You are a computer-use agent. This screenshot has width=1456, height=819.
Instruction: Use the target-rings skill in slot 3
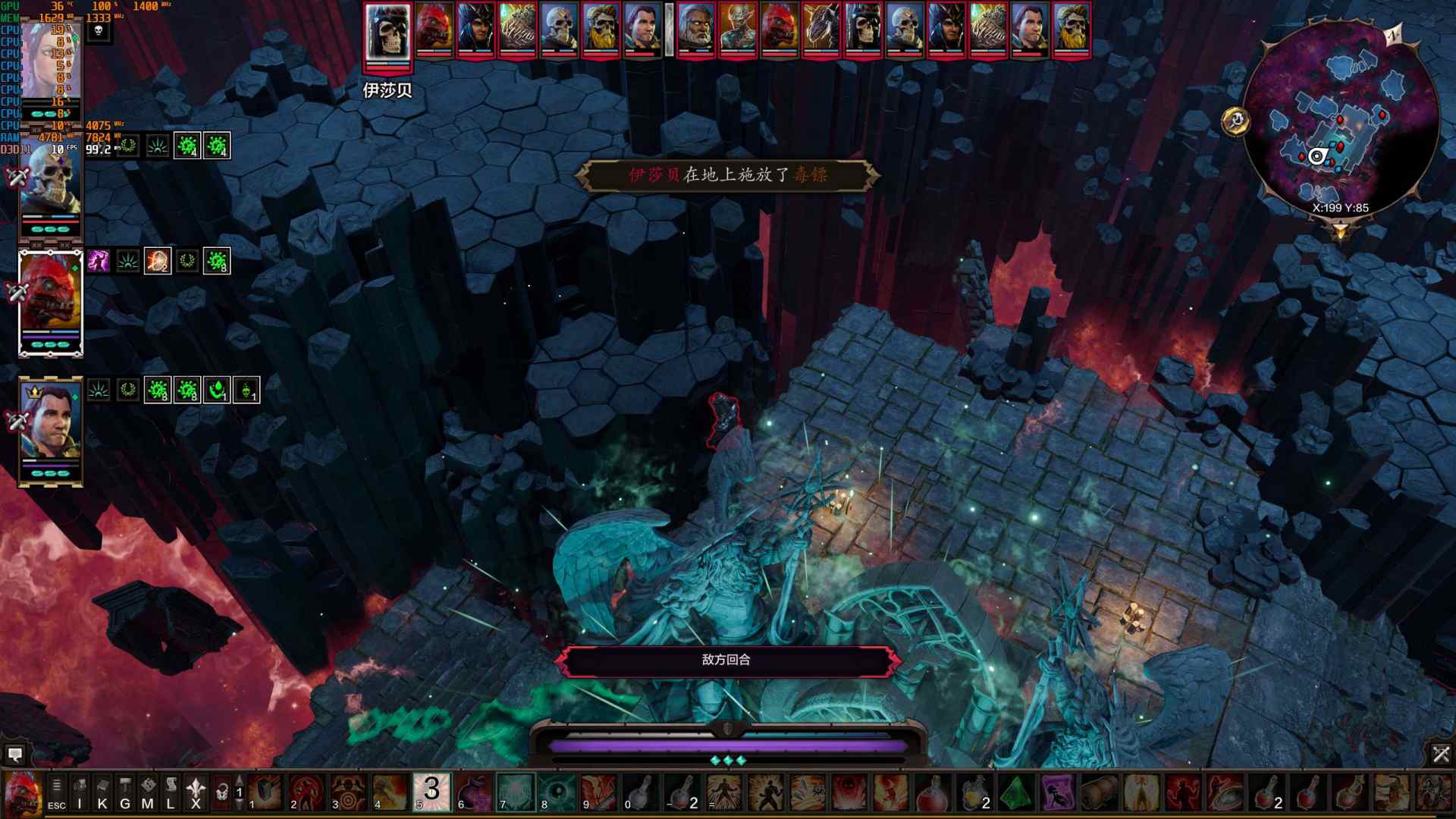click(x=348, y=792)
